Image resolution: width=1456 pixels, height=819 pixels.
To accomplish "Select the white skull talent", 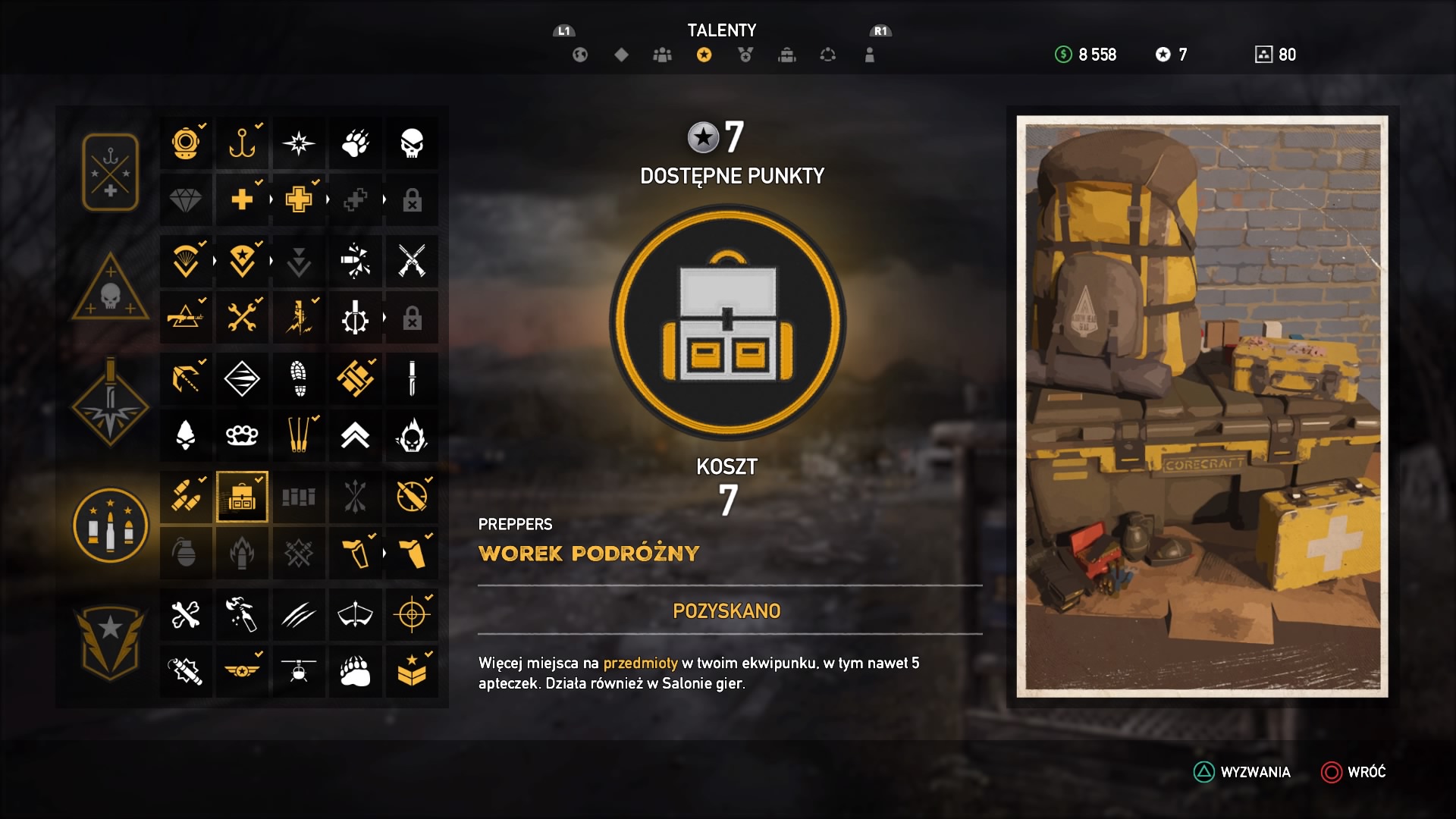I will 412,143.
